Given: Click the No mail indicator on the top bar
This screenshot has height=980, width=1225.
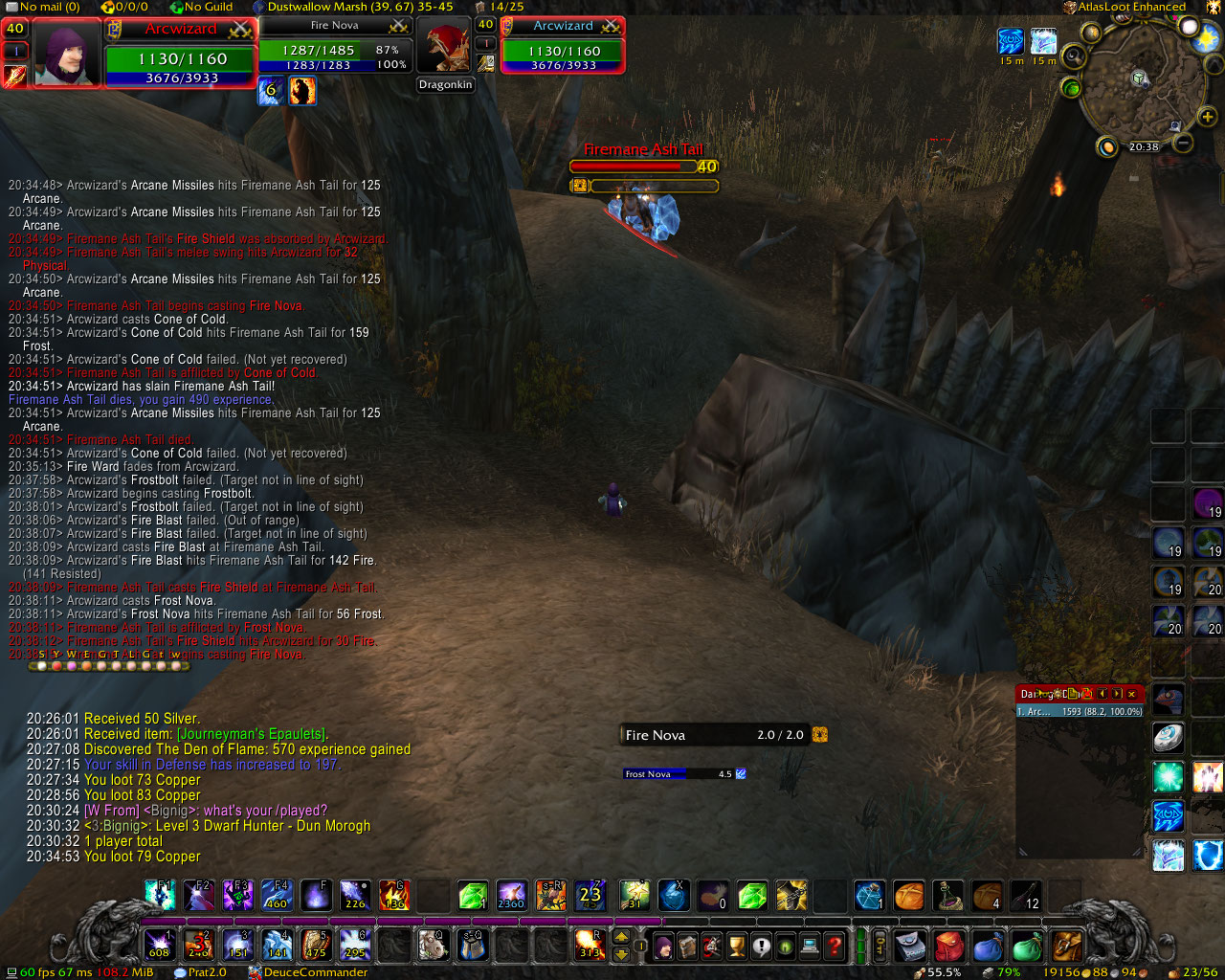Looking at the screenshot, I should 41,7.
